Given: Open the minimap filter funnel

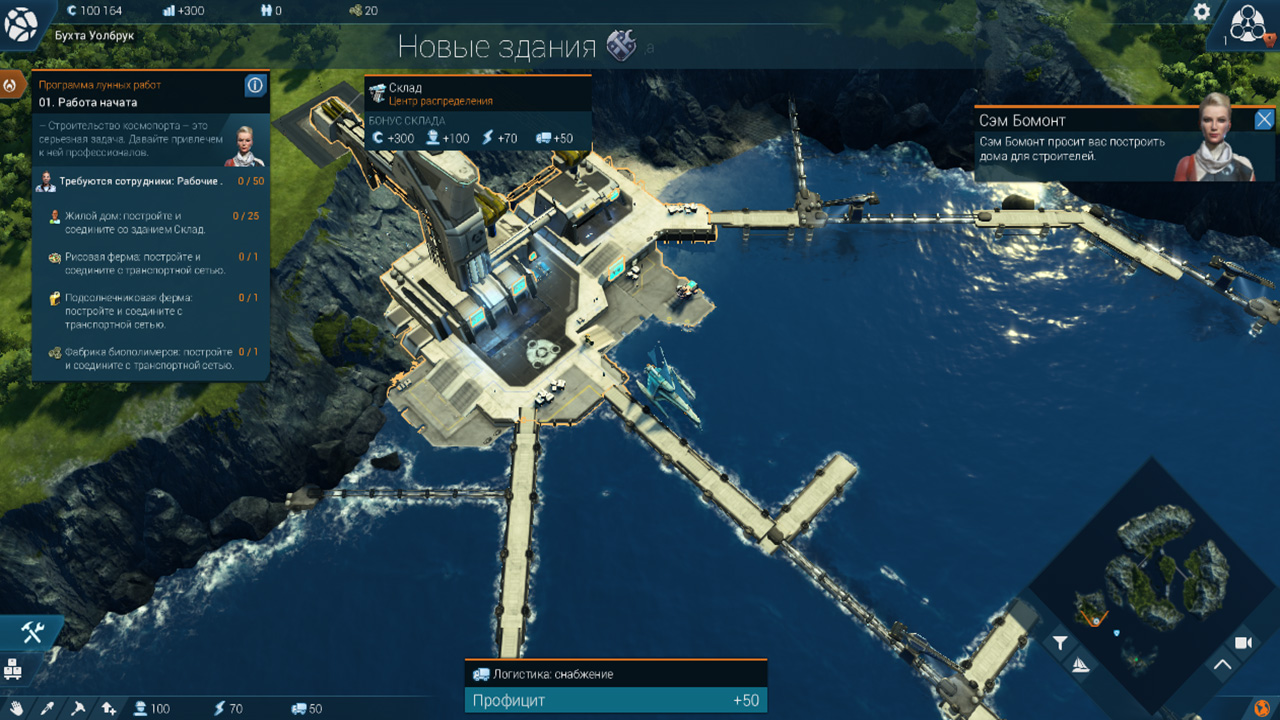Looking at the screenshot, I should (1060, 643).
